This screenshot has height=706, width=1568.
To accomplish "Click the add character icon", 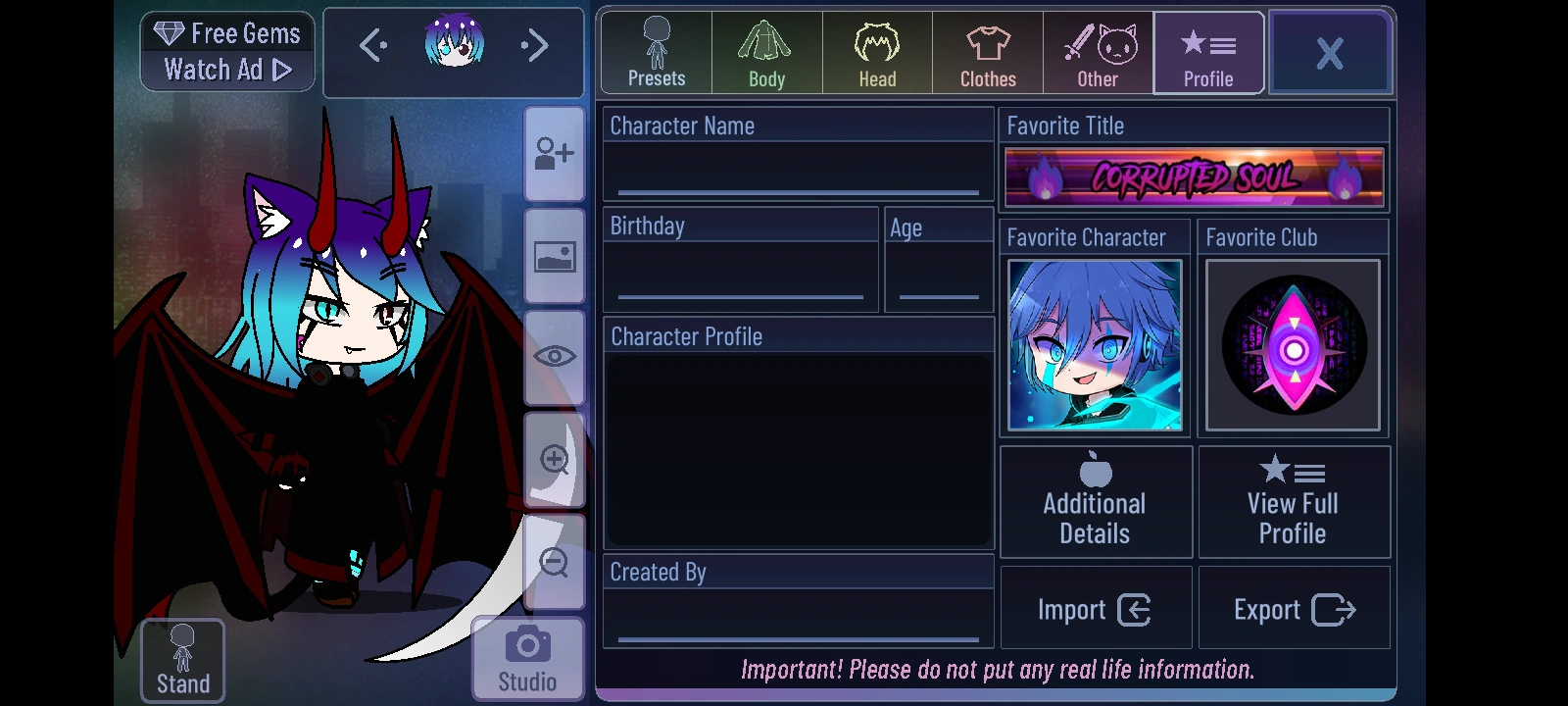I will 554,152.
